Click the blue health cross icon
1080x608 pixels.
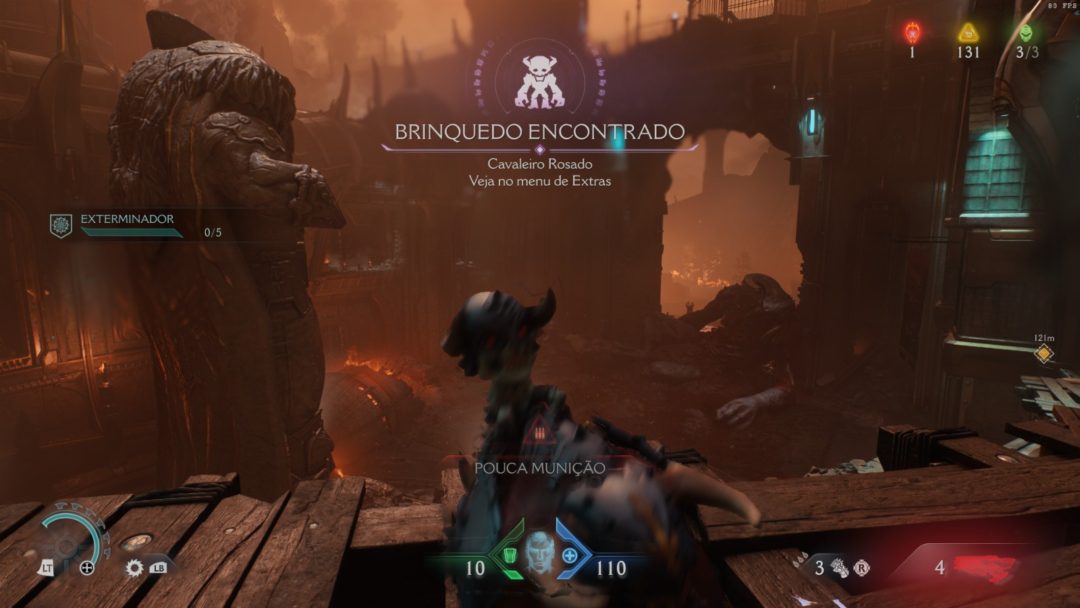coord(570,556)
